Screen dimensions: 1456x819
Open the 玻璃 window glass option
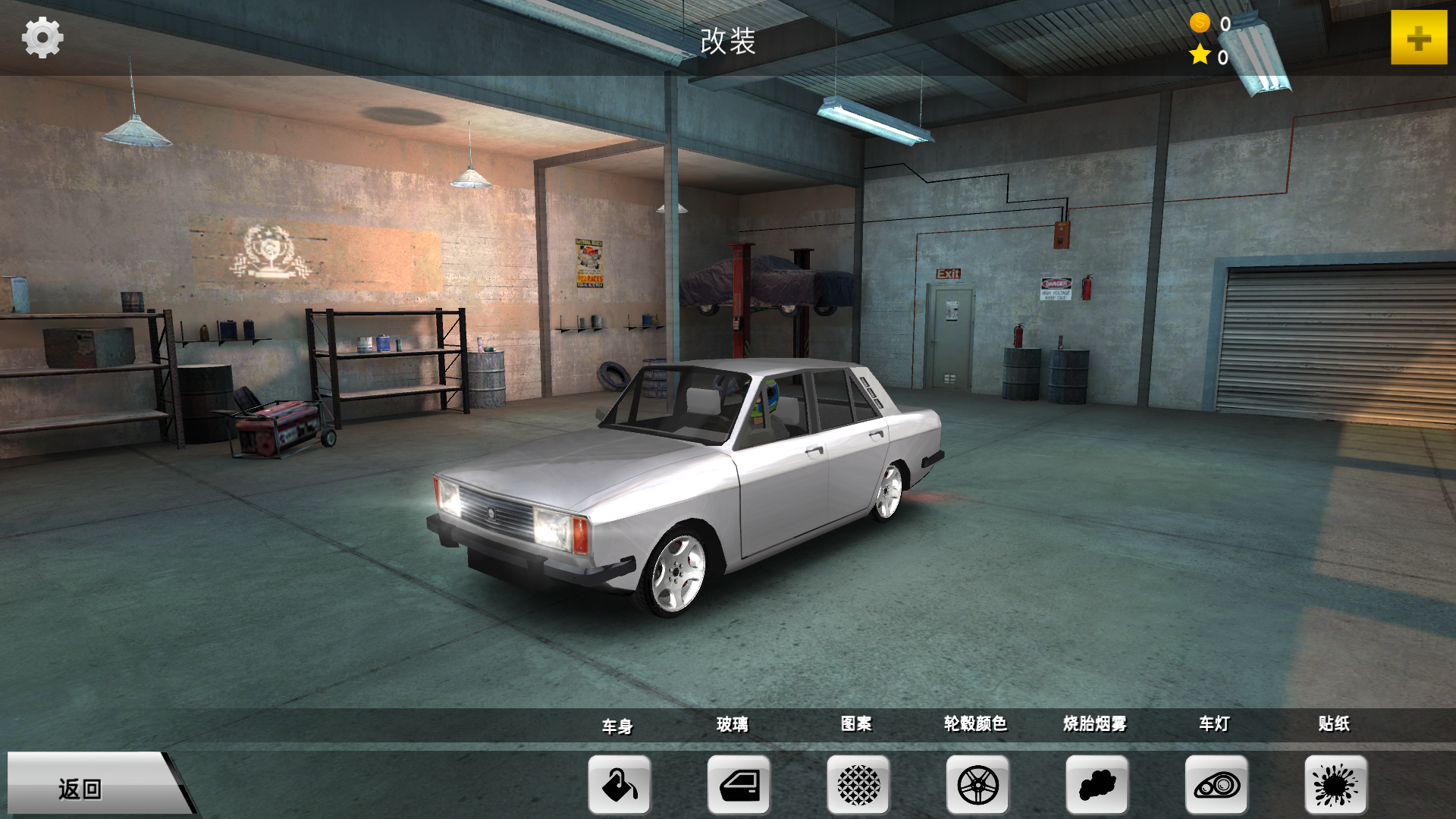(739, 785)
